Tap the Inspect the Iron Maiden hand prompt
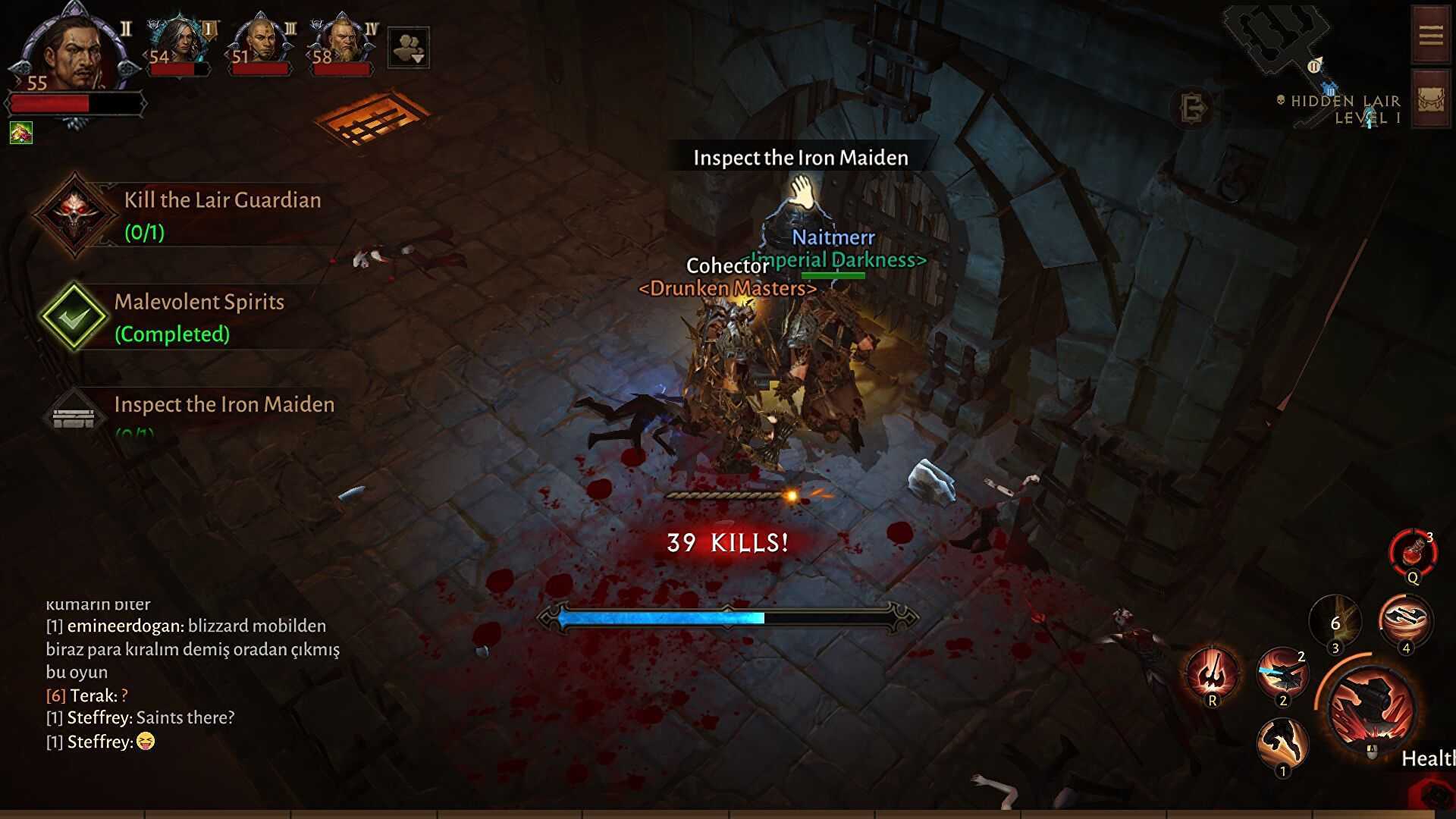 pos(801,192)
